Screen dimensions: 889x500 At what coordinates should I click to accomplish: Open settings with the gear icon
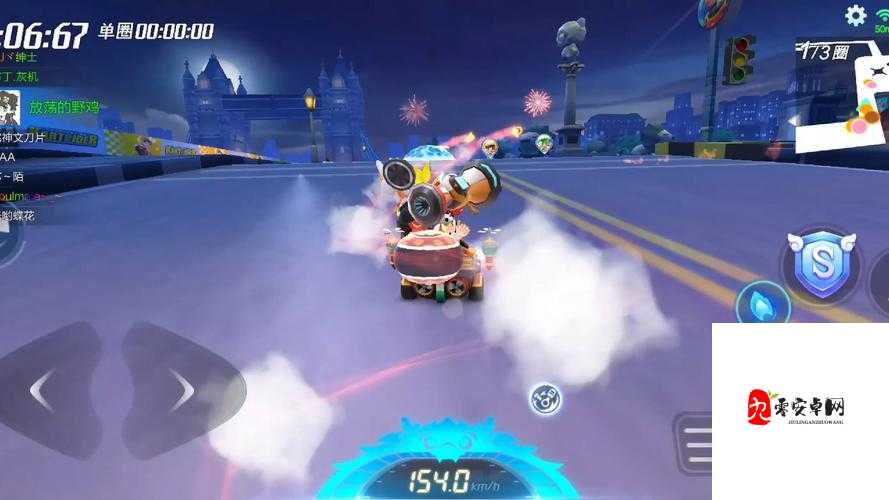point(856,15)
